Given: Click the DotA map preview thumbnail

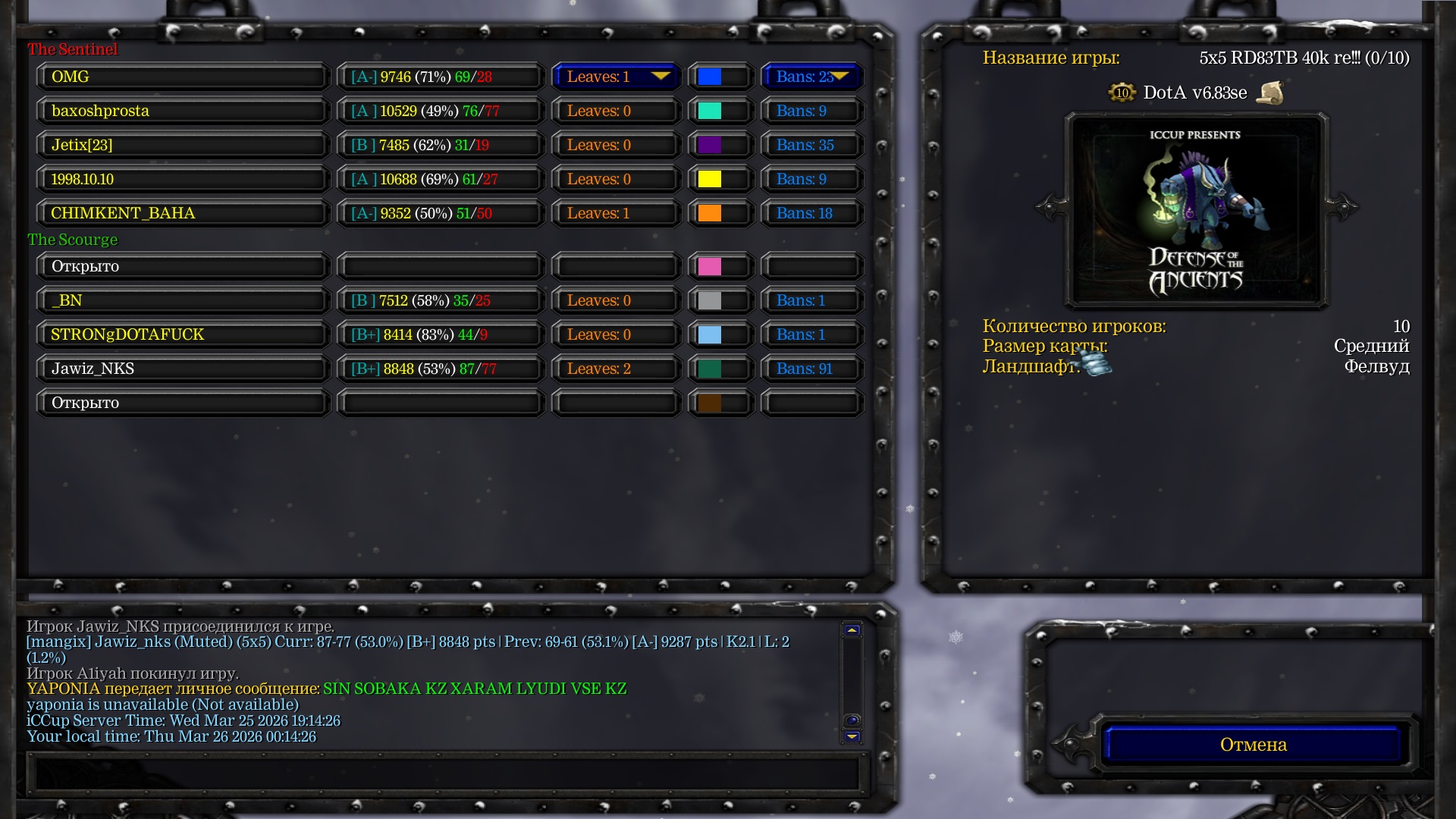Looking at the screenshot, I should point(1196,210).
